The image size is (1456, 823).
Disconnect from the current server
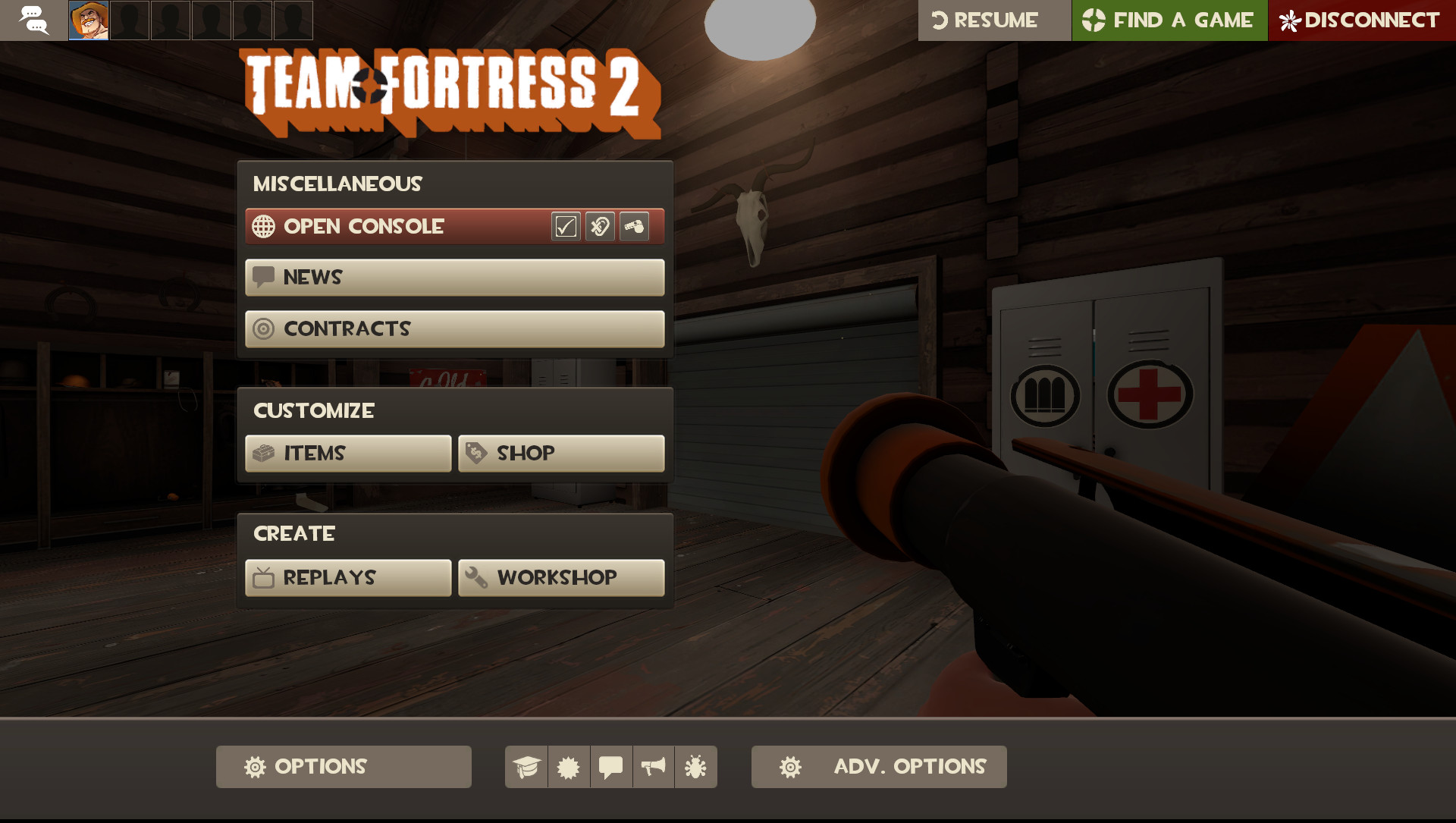pyautogui.click(x=1362, y=20)
